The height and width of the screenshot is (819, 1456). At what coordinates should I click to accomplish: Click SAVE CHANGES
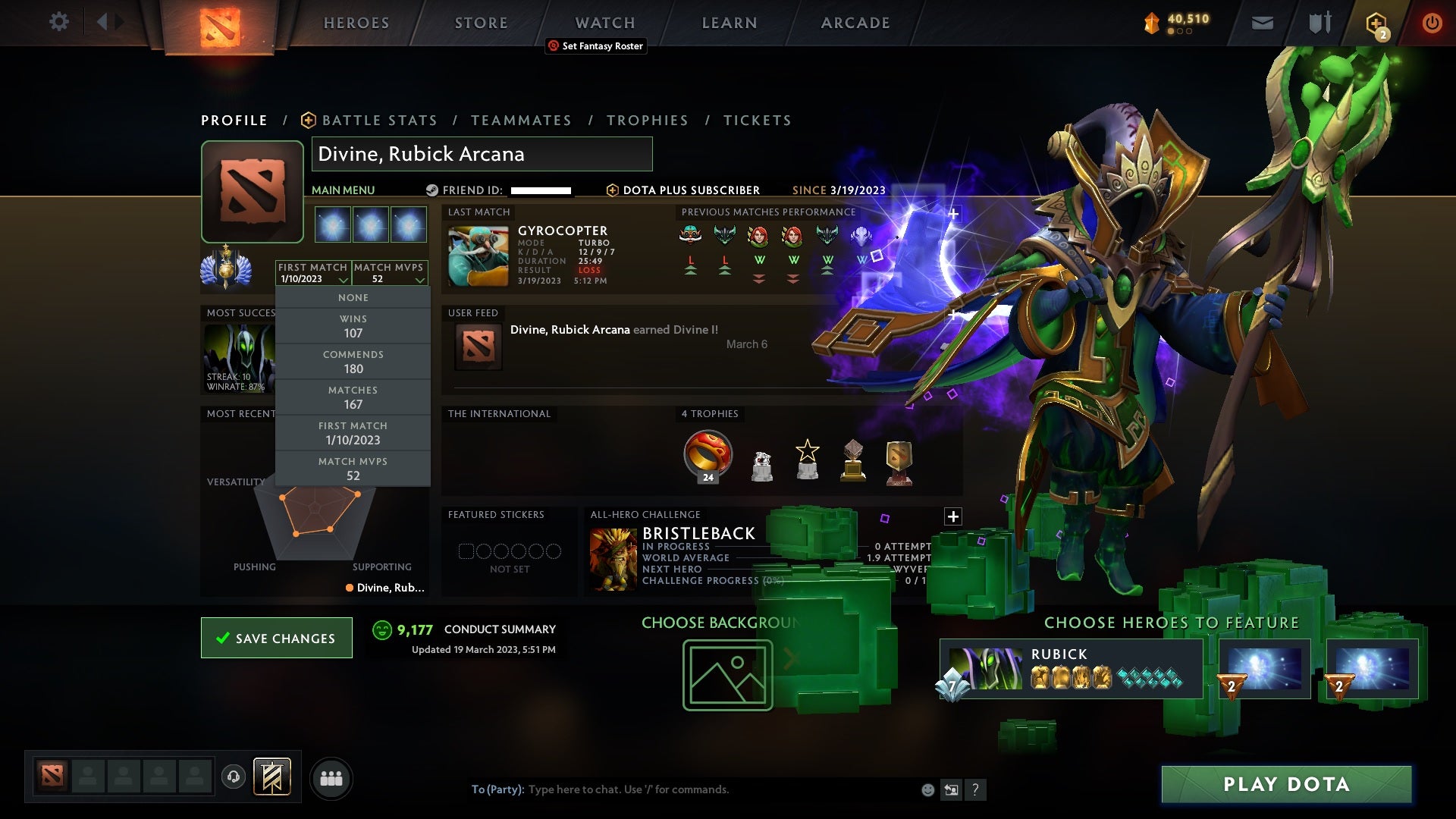(x=276, y=638)
